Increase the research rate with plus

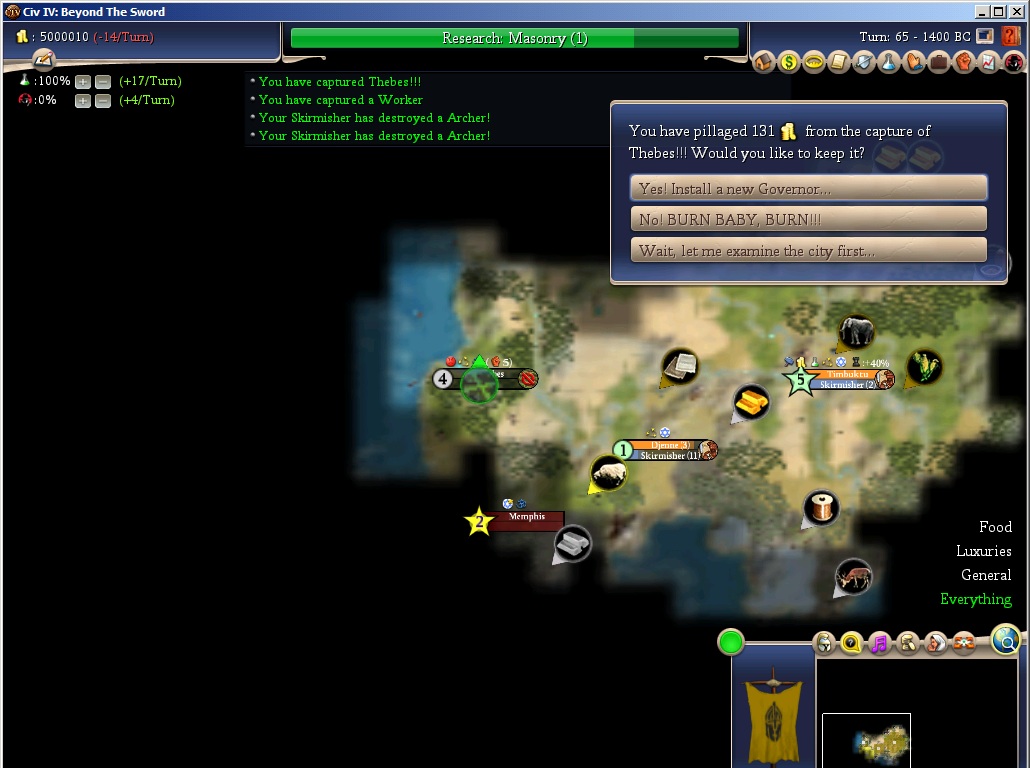[x=83, y=81]
